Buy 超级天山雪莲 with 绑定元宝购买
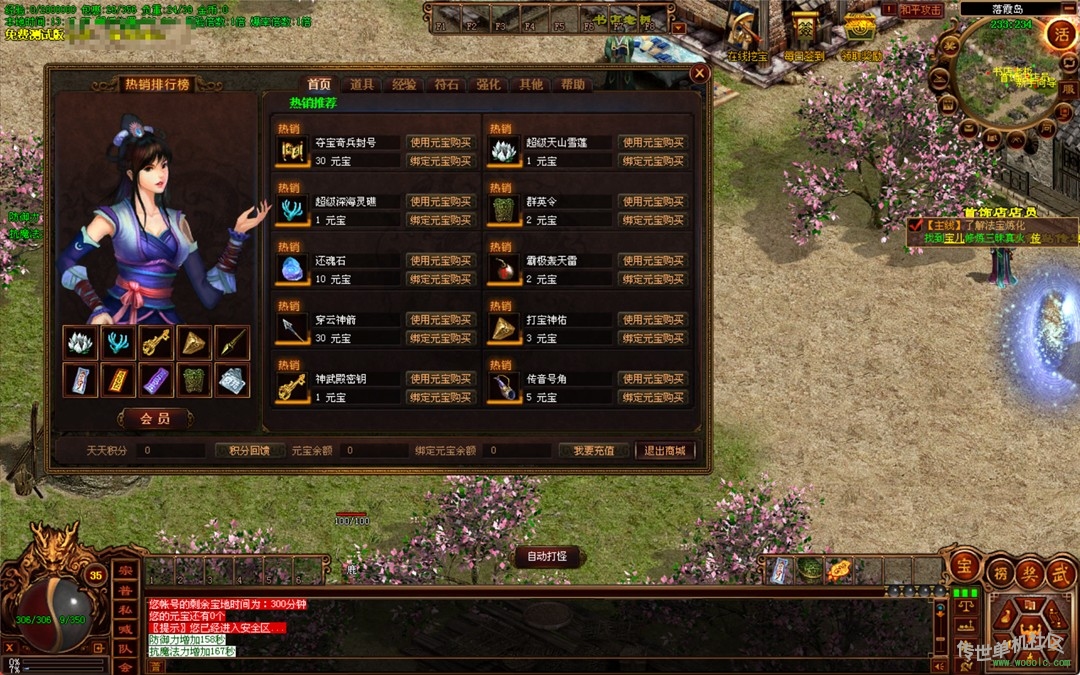This screenshot has width=1080, height=675. (653, 161)
